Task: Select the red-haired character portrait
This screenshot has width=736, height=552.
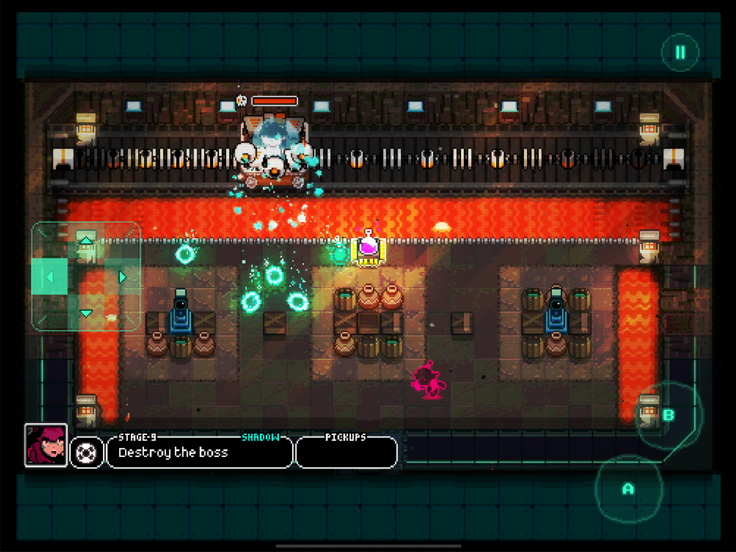Action: point(46,446)
